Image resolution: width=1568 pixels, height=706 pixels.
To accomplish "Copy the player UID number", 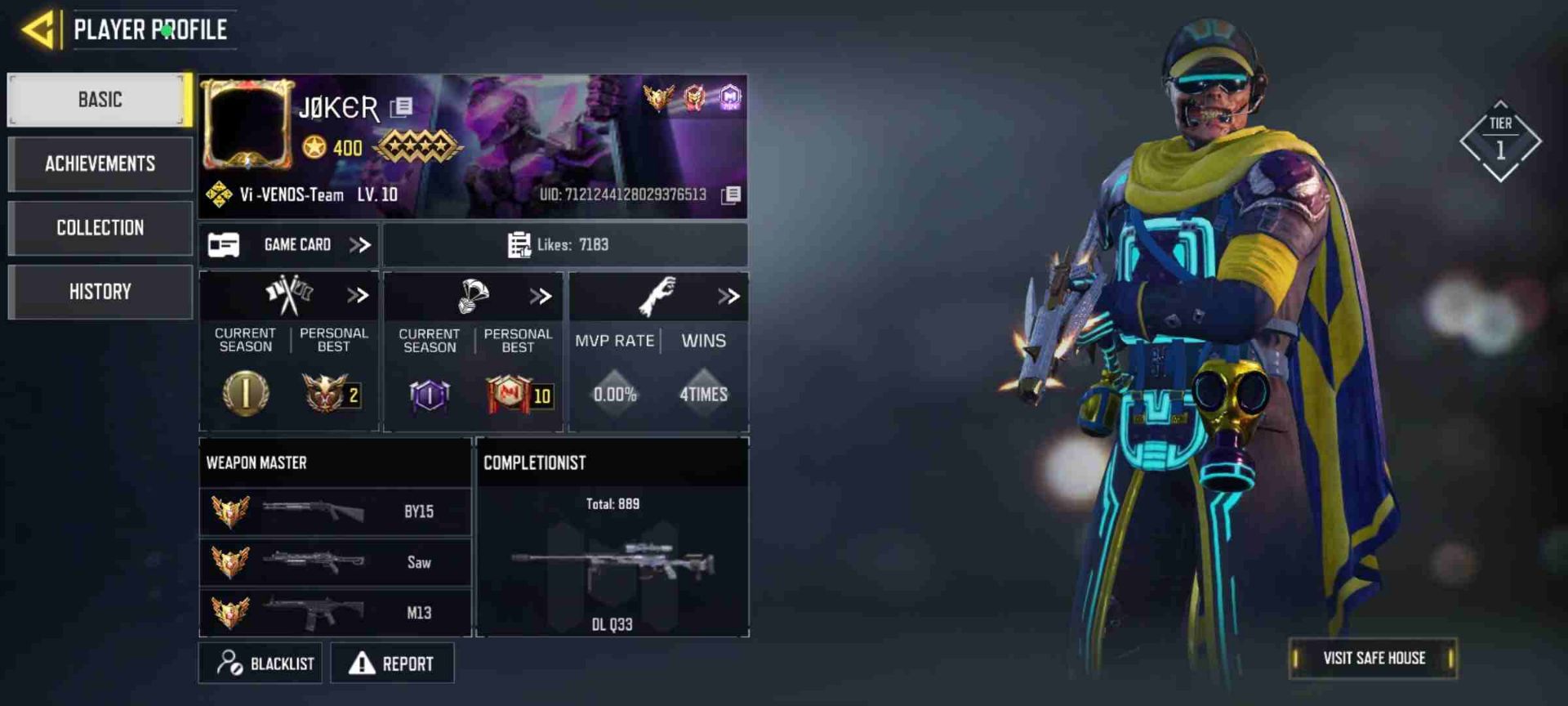I will (731, 194).
